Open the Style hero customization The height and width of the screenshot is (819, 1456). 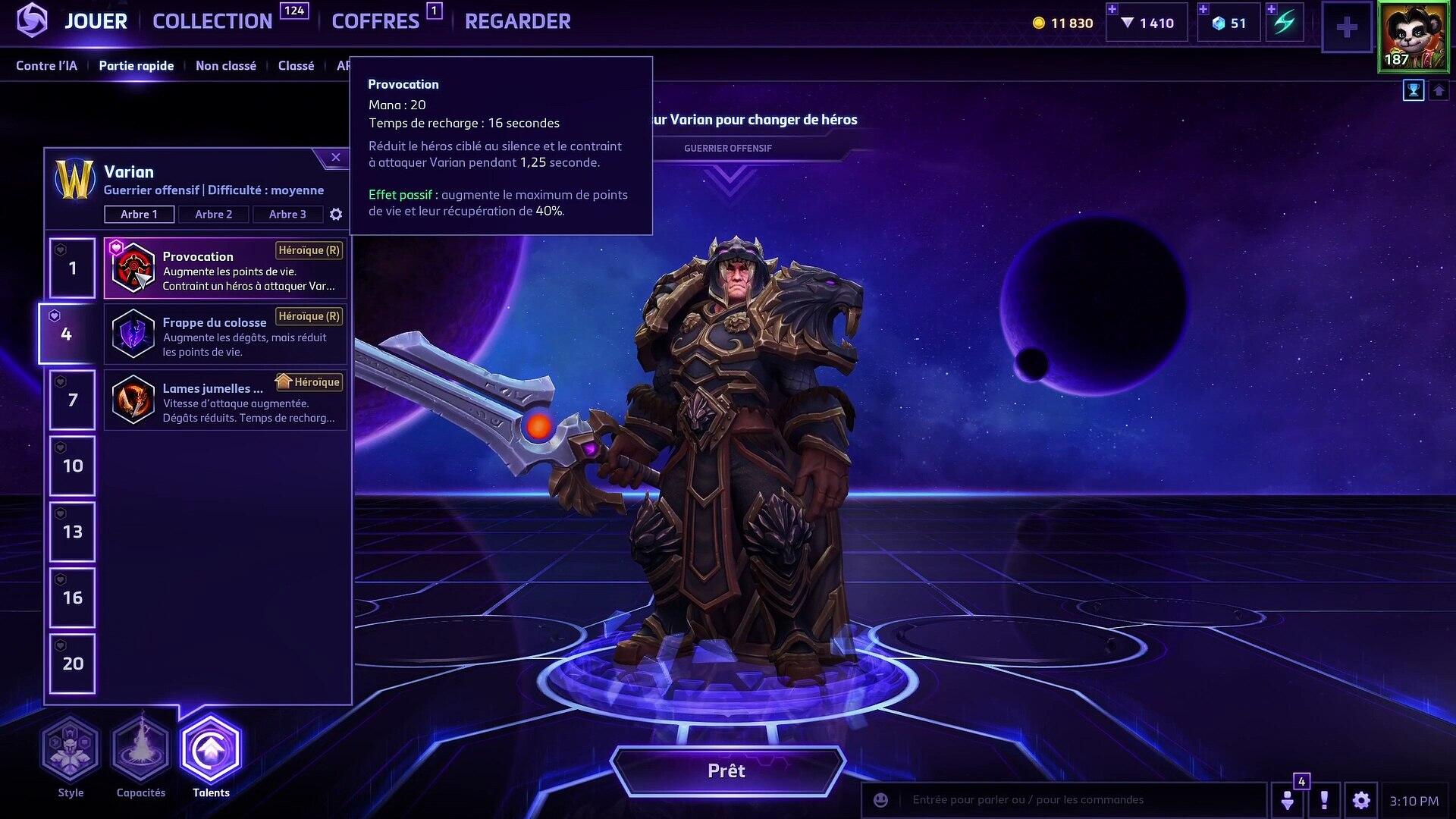coord(71,752)
